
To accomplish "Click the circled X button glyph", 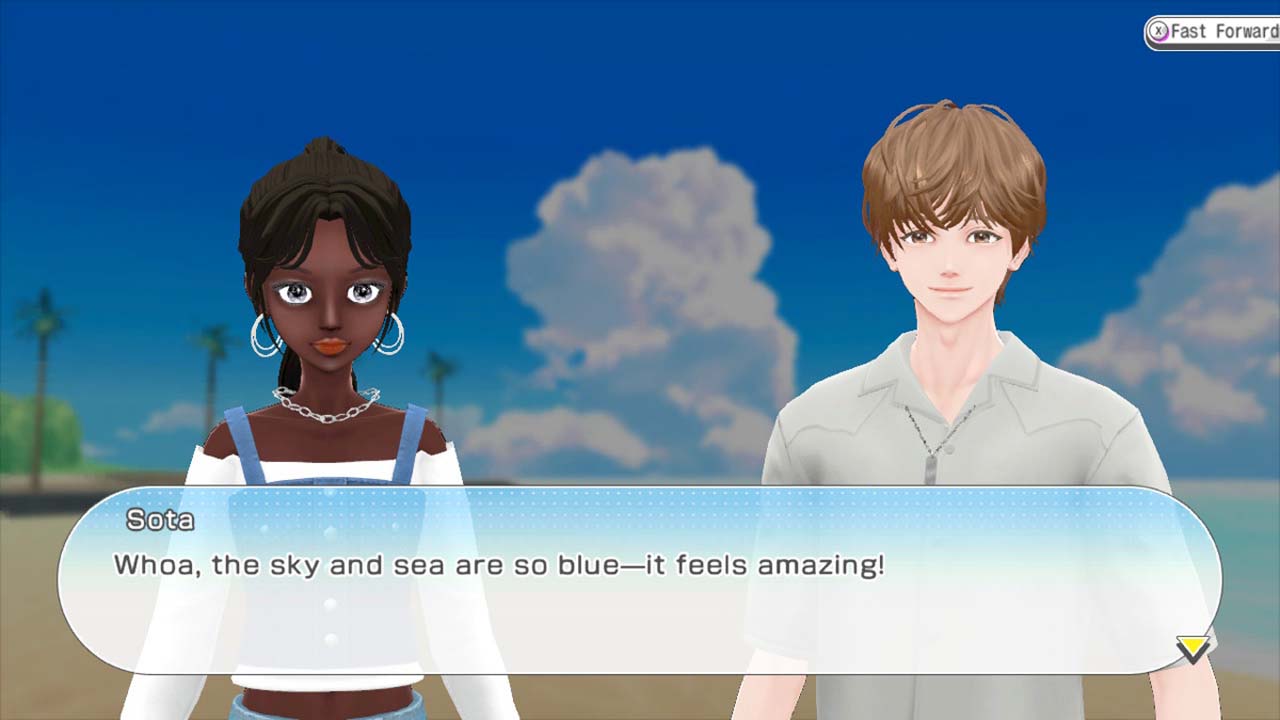I will [x=1157, y=30].
